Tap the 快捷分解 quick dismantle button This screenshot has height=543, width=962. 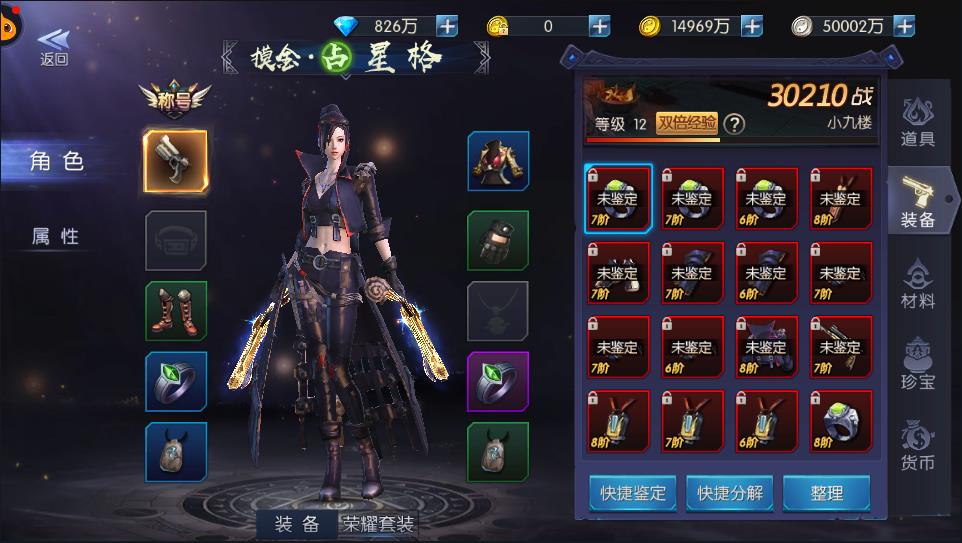point(730,492)
